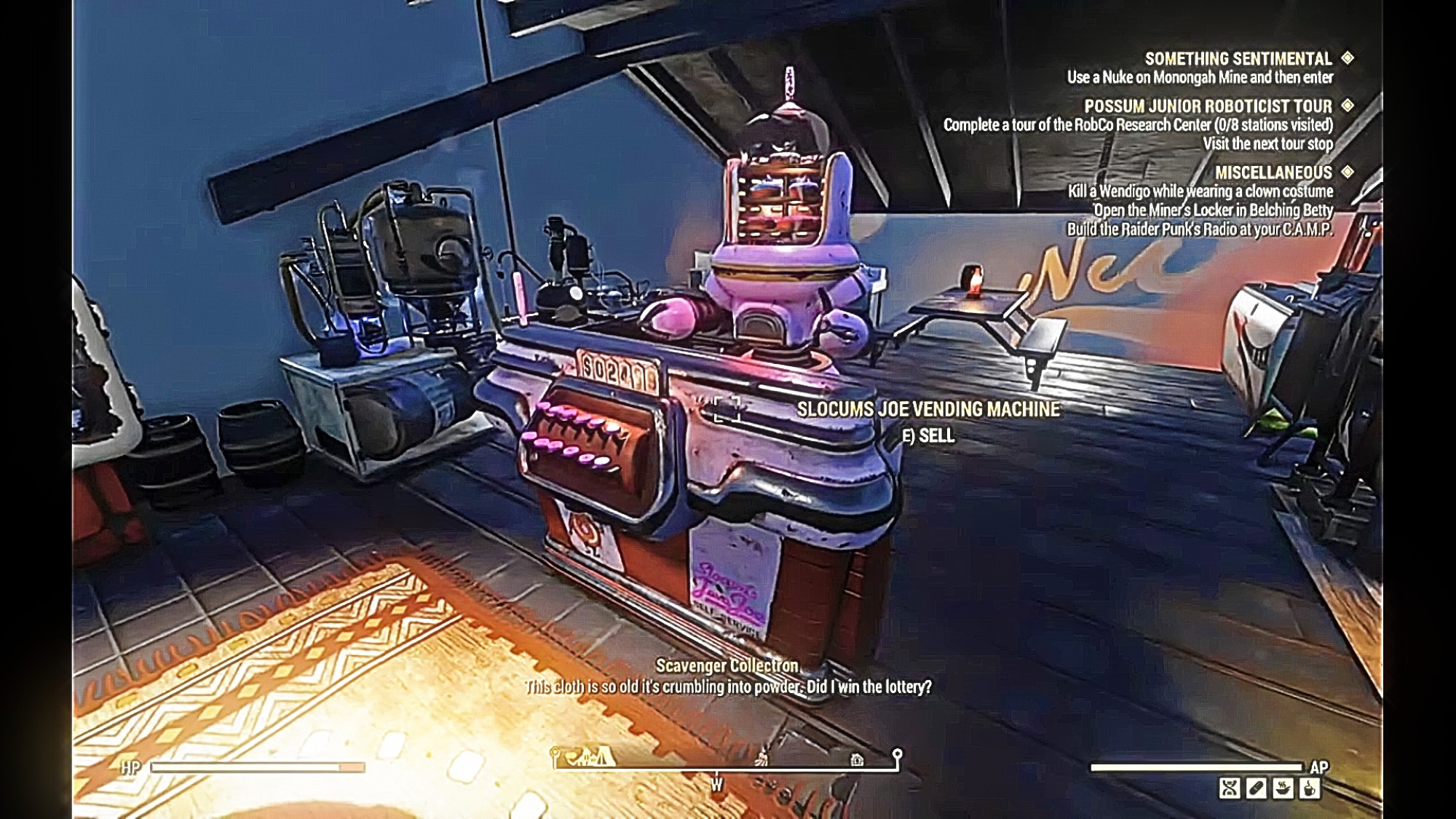Open the Miscellaneous objectives entry
This screenshot has width=1456, height=819.
point(1273,173)
